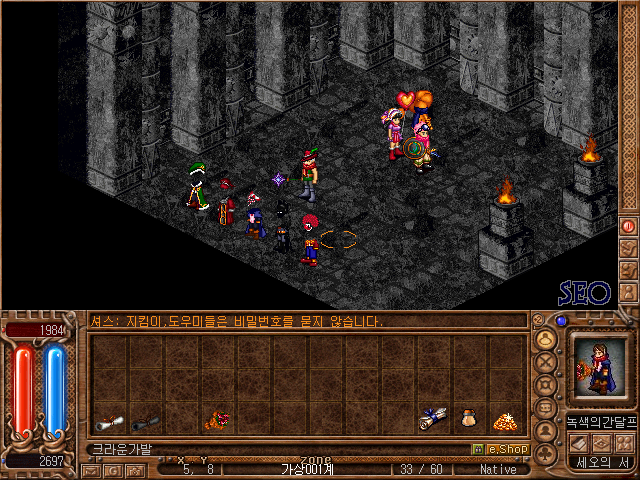Image resolution: width=640 pixels, height=480 pixels.
Task: Select the dark scroll in inventory
Action: (145, 422)
